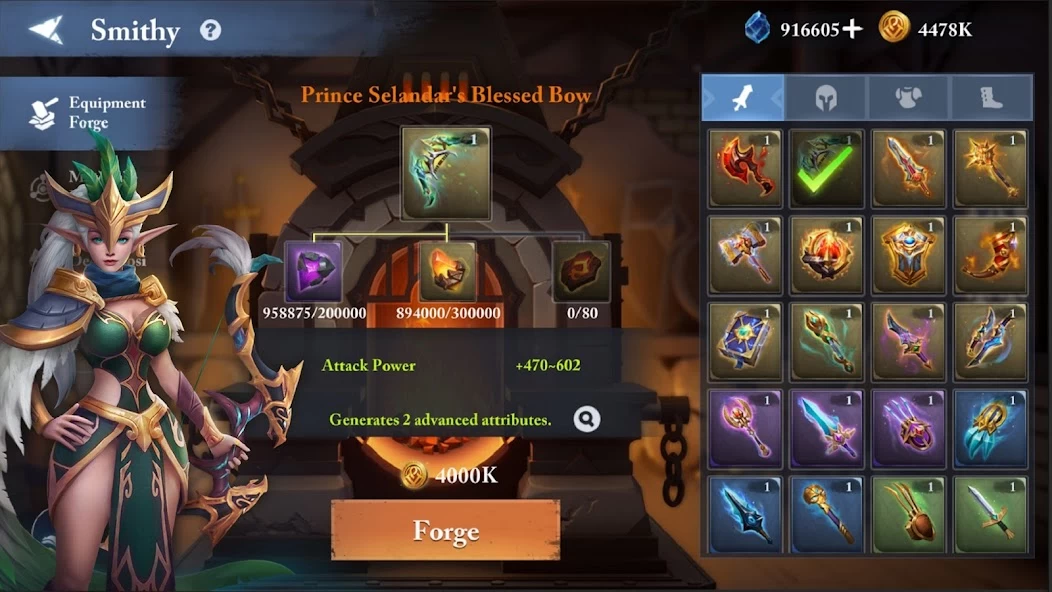Select the purple crystal material slot
The image size is (1052, 592).
pos(314,271)
